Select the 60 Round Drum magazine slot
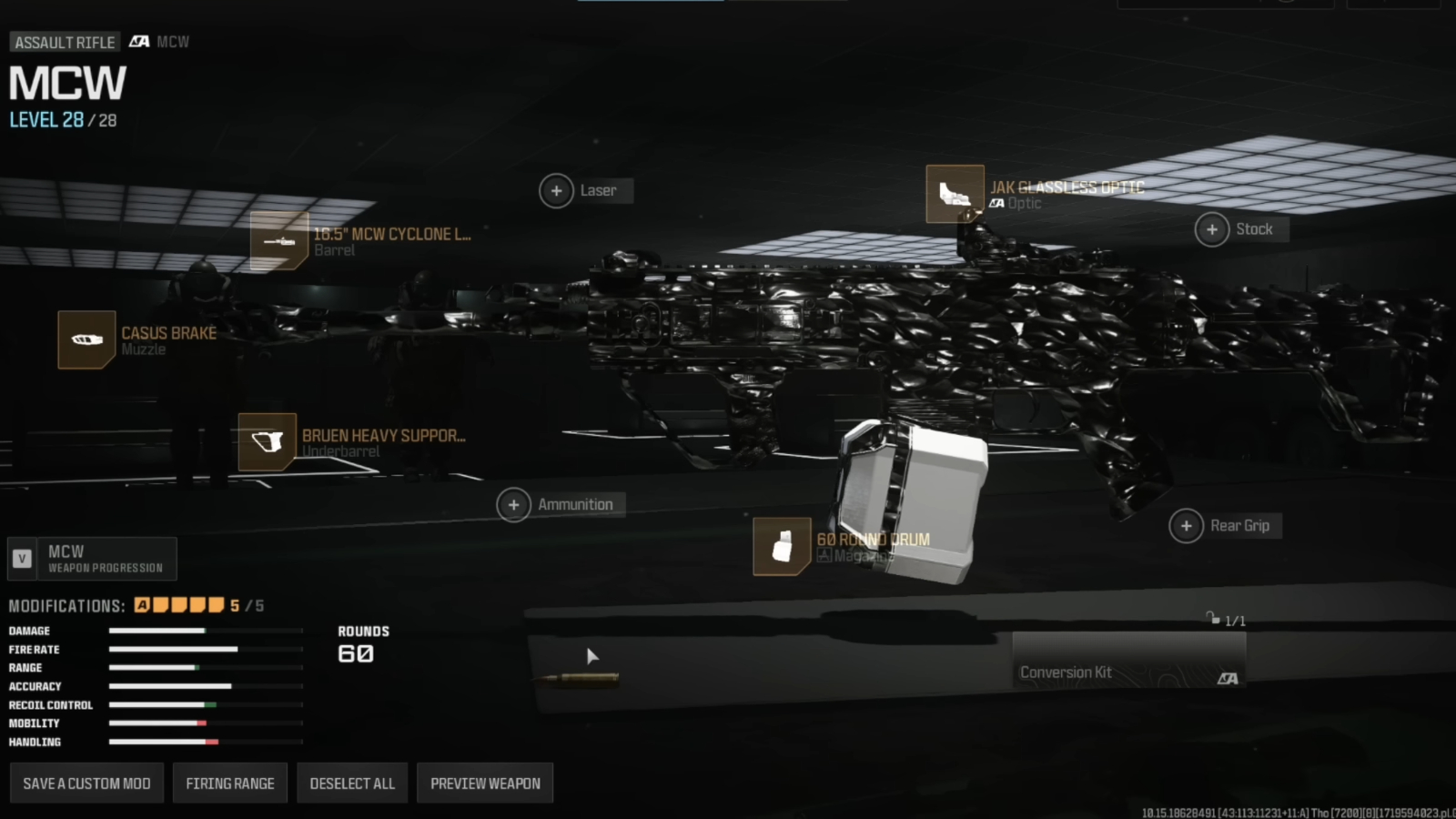Viewport: 1456px width, 819px height. coord(782,547)
